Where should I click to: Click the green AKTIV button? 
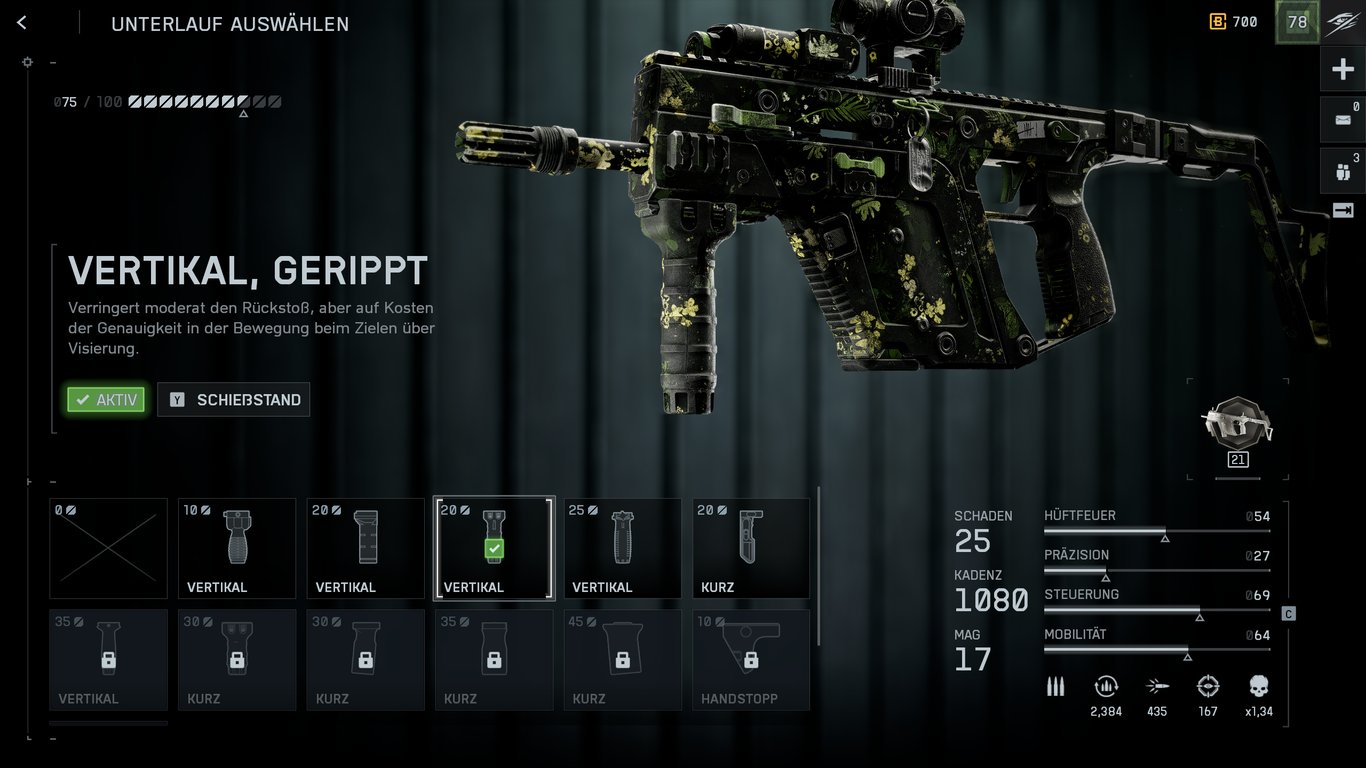coord(106,400)
